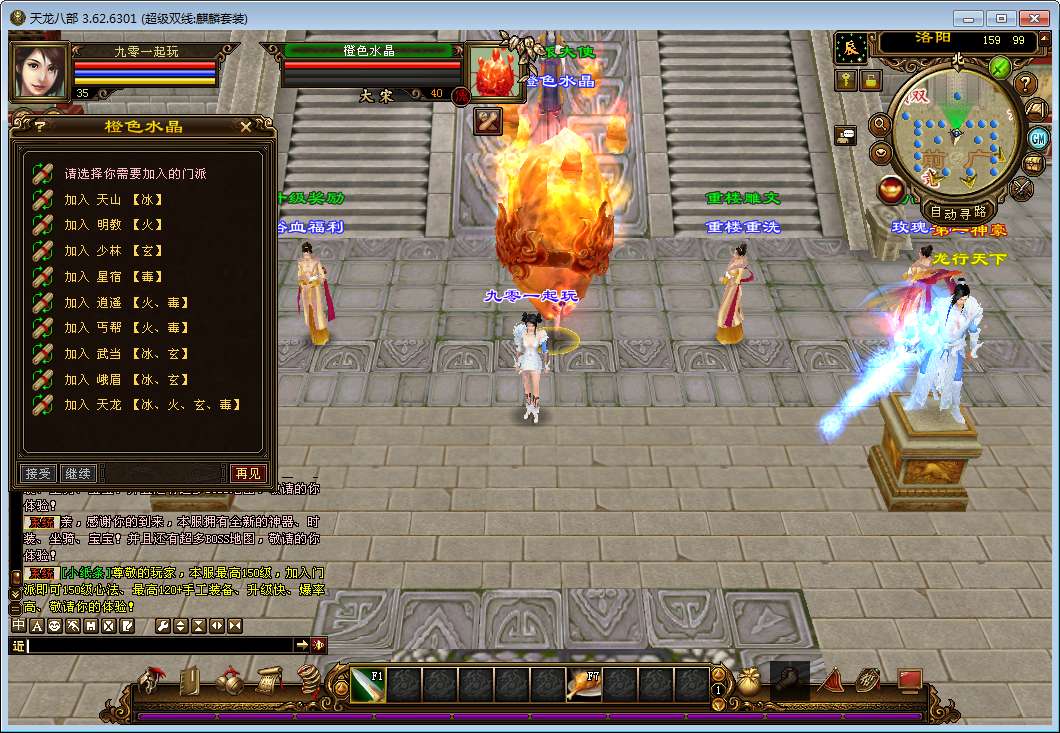Open the blue GM button
1060x733 pixels.
coord(1037,137)
